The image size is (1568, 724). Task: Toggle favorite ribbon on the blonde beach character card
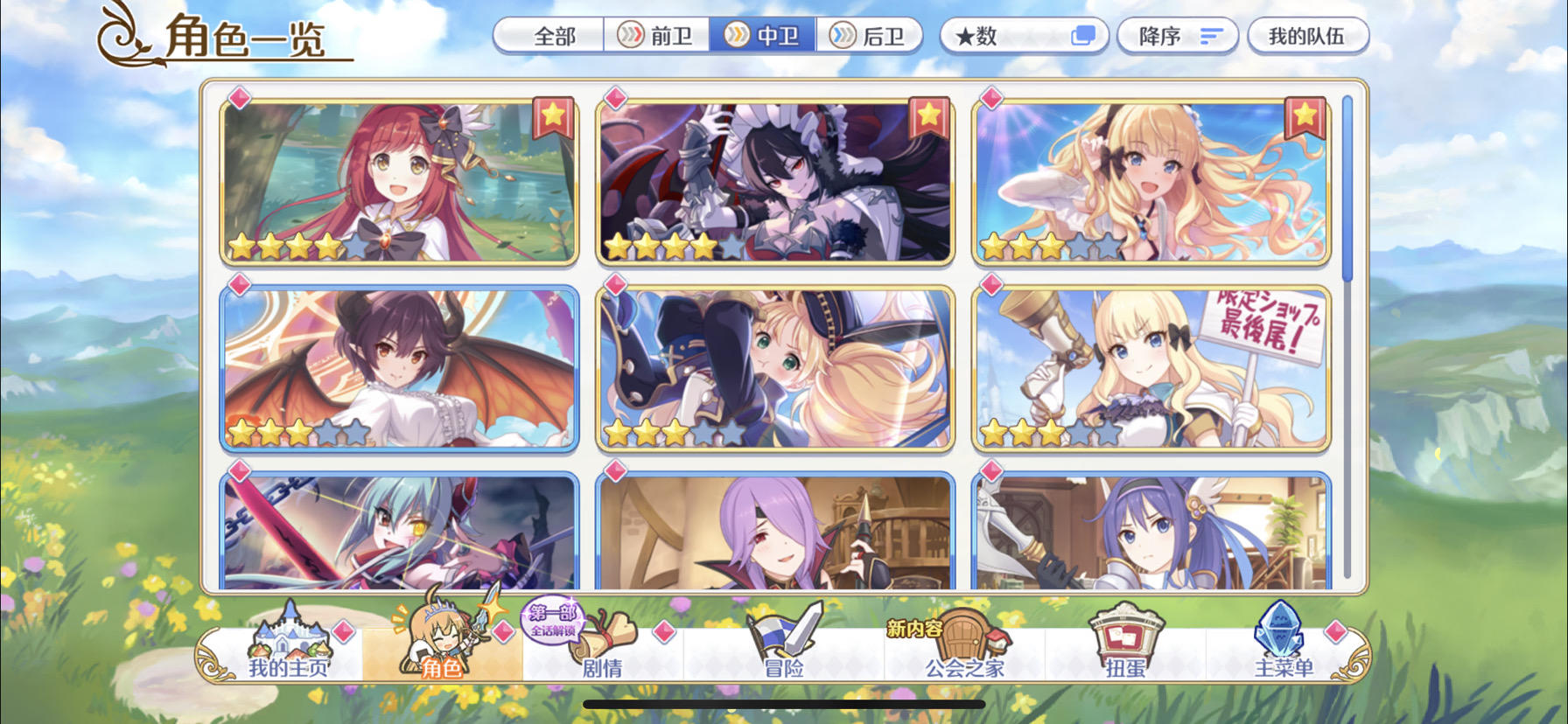pyautogui.click(x=1303, y=118)
